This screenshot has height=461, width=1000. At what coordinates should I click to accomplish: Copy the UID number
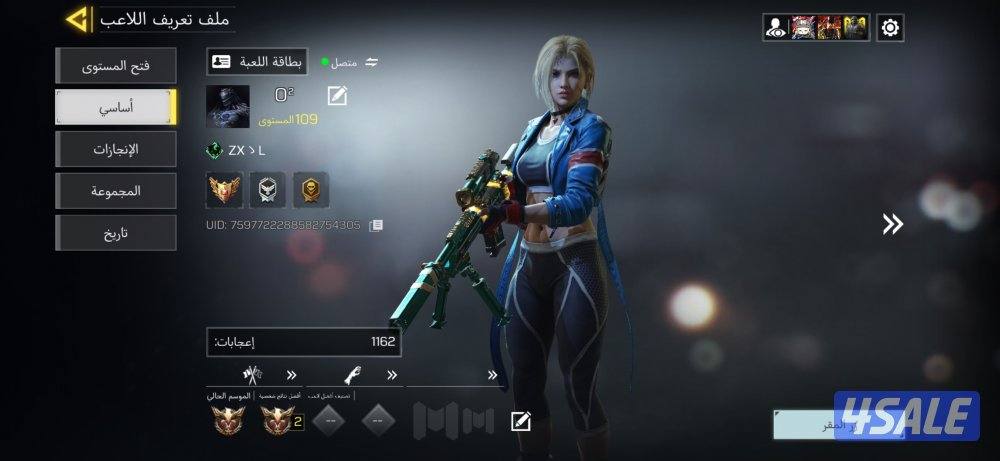pyautogui.click(x=376, y=226)
